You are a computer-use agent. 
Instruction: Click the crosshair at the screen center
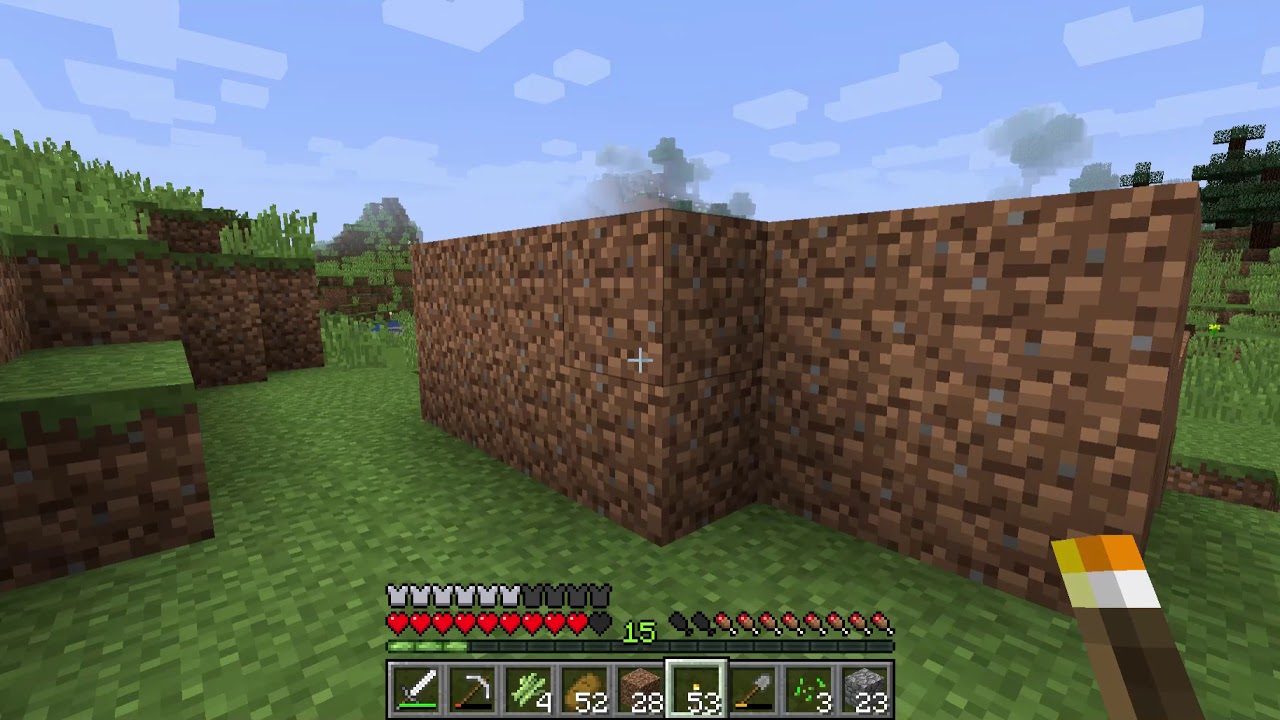[x=640, y=360]
